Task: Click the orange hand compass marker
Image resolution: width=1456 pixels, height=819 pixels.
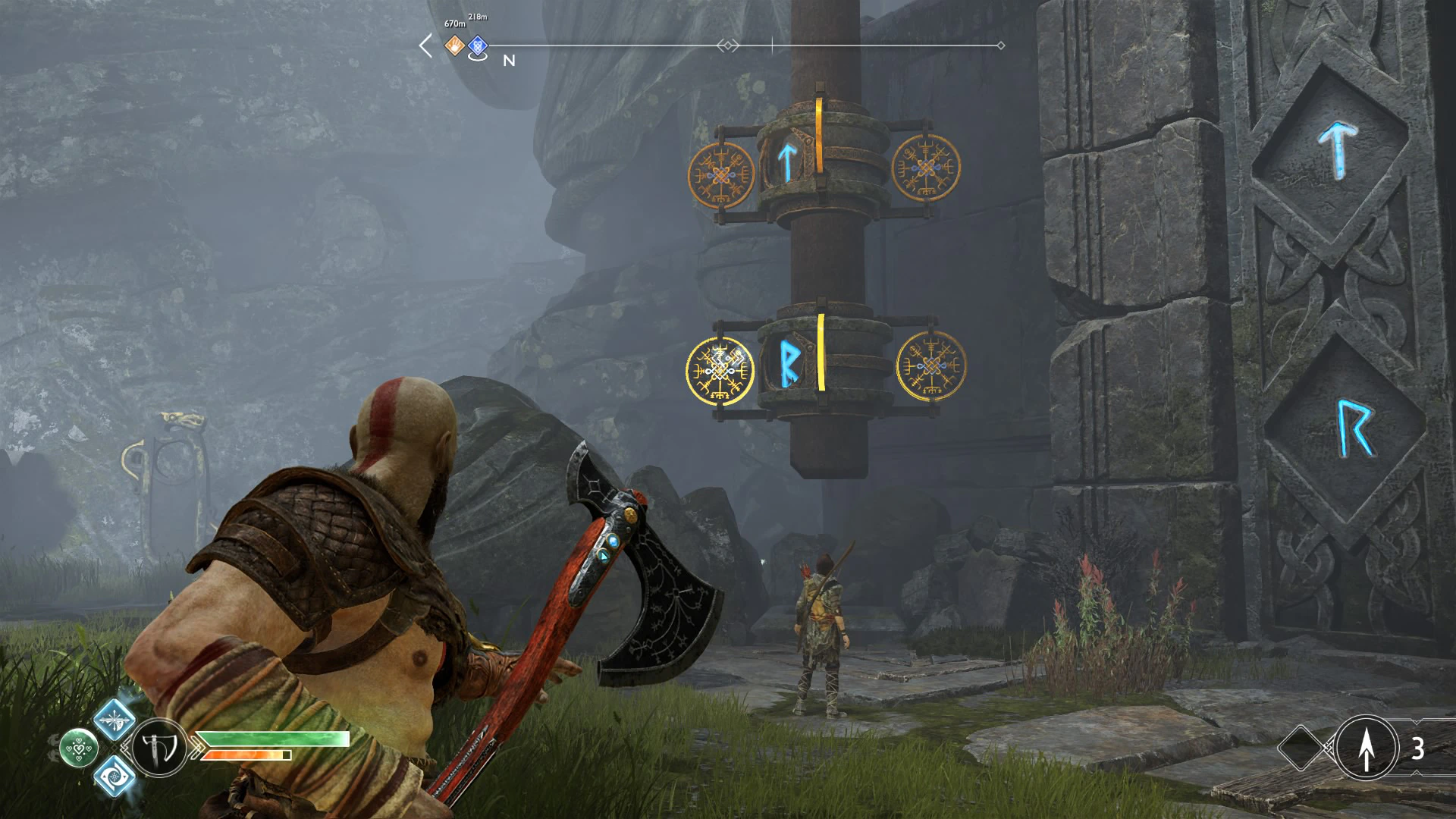Action: pos(454,45)
